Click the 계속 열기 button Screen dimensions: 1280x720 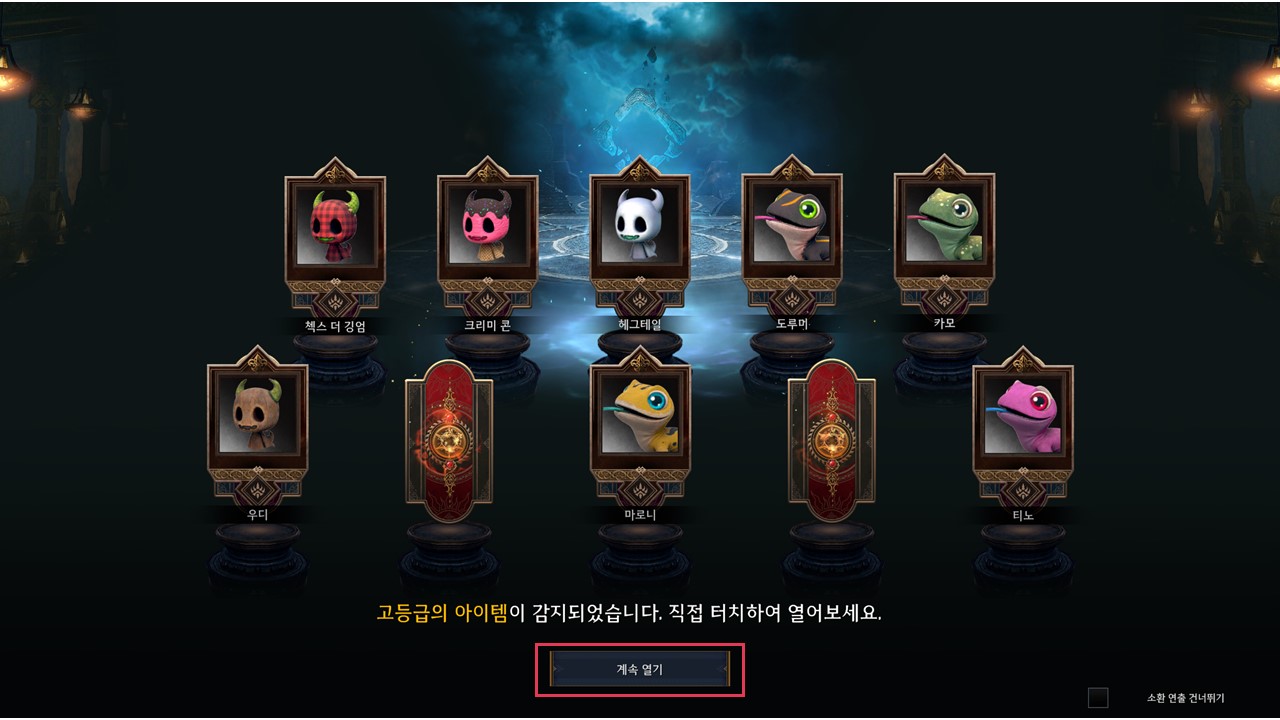pyautogui.click(x=640, y=669)
